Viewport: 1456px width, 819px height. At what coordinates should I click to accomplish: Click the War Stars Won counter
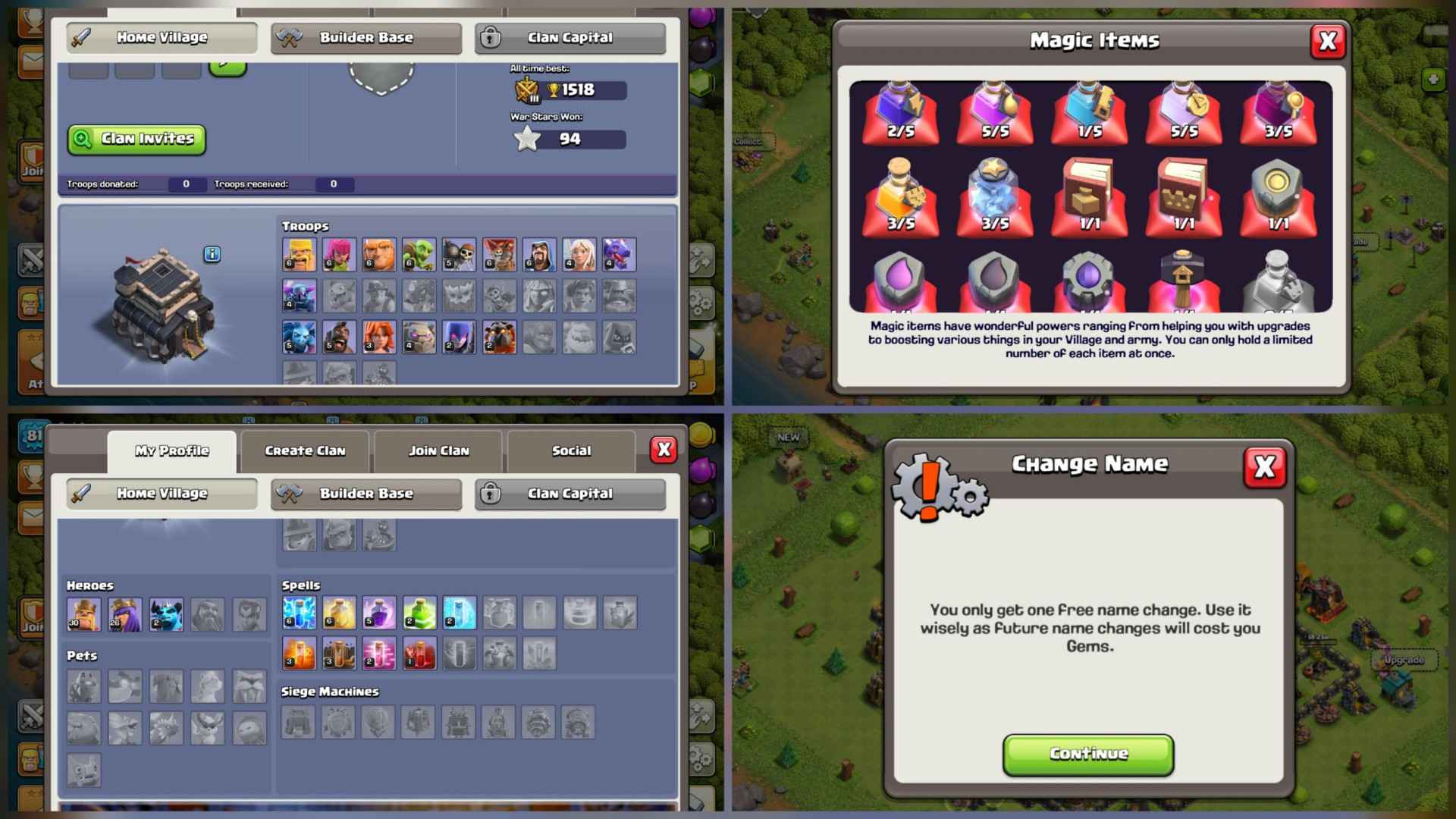tap(569, 139)
